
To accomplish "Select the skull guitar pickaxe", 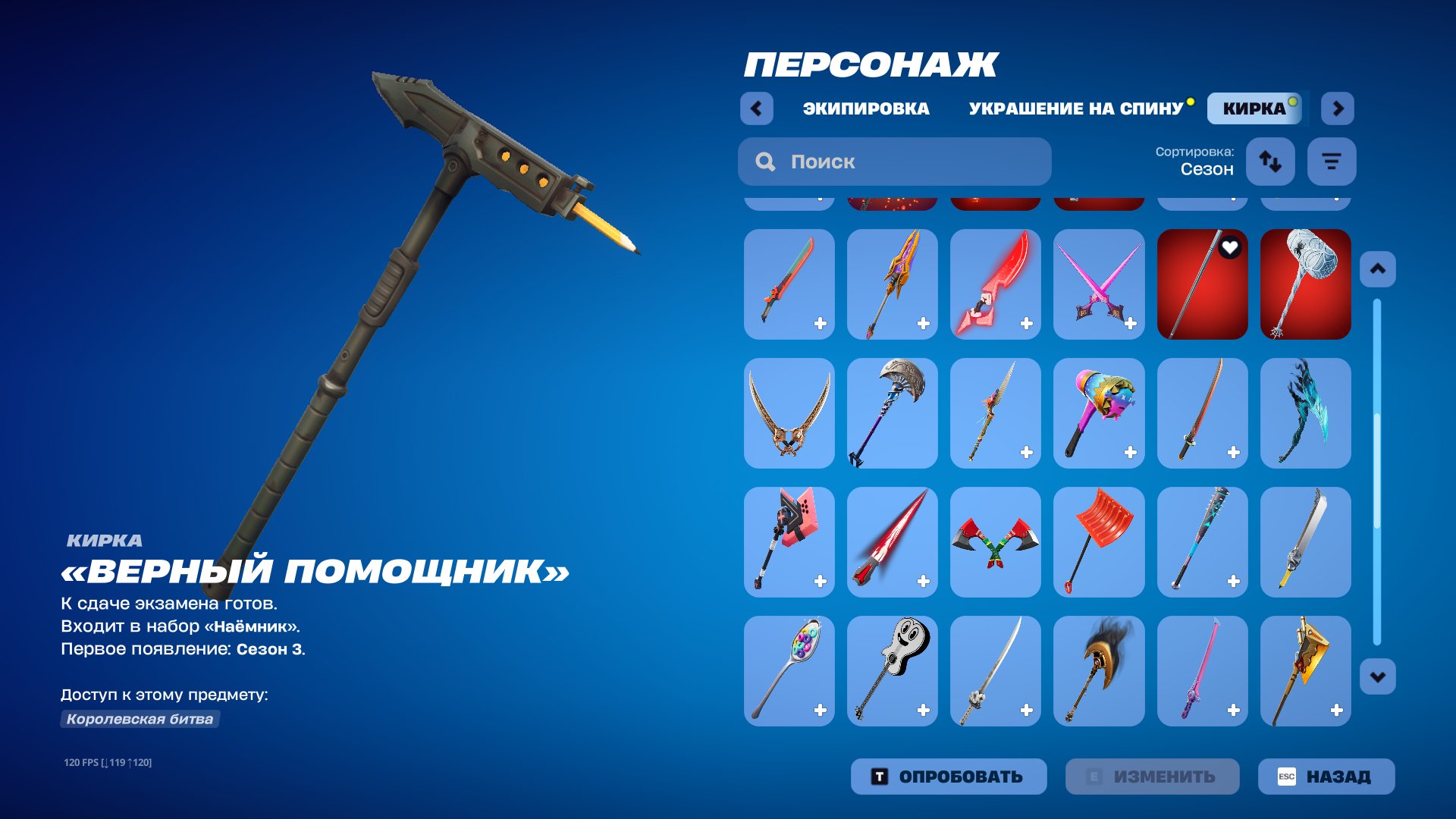I will tap(892, 671).
